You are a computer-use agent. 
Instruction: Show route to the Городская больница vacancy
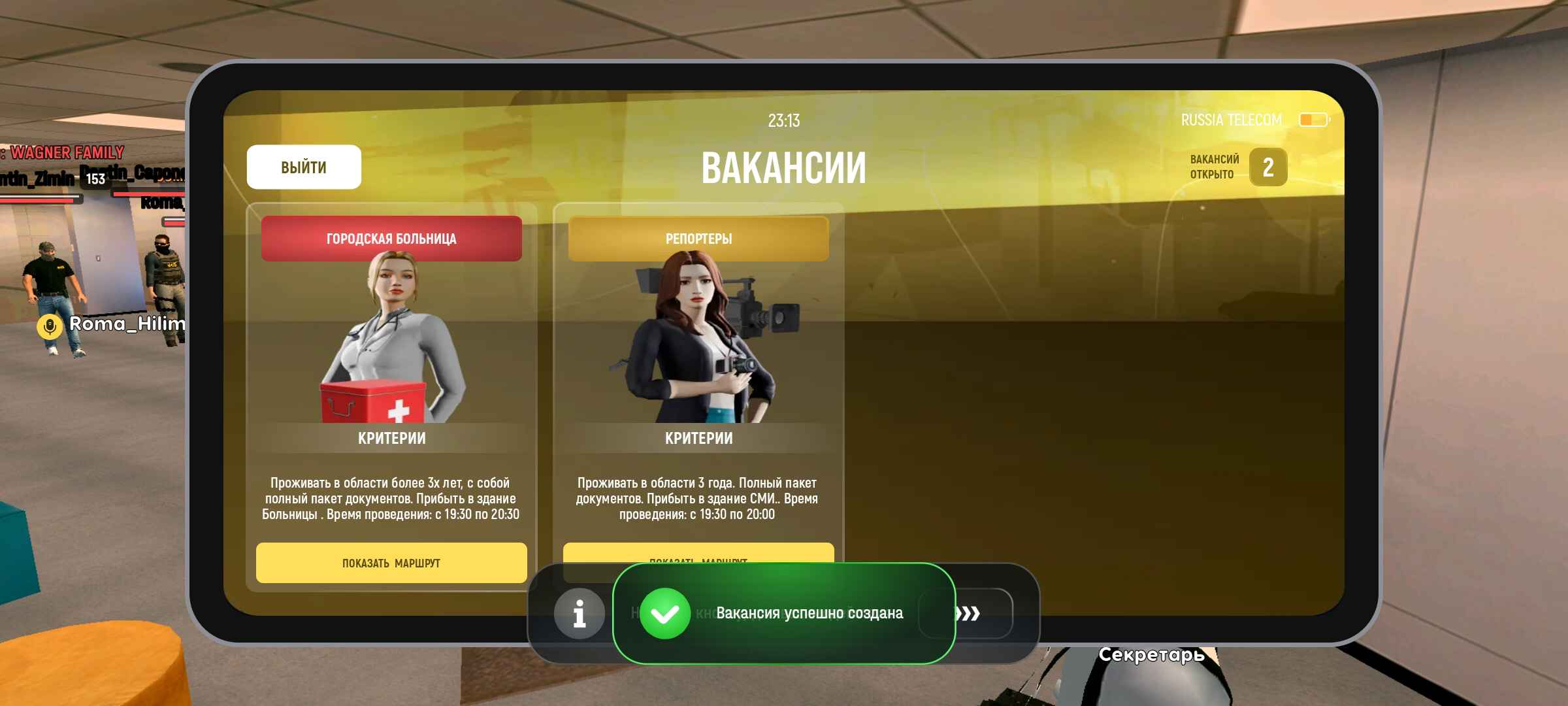click(391, 563)
